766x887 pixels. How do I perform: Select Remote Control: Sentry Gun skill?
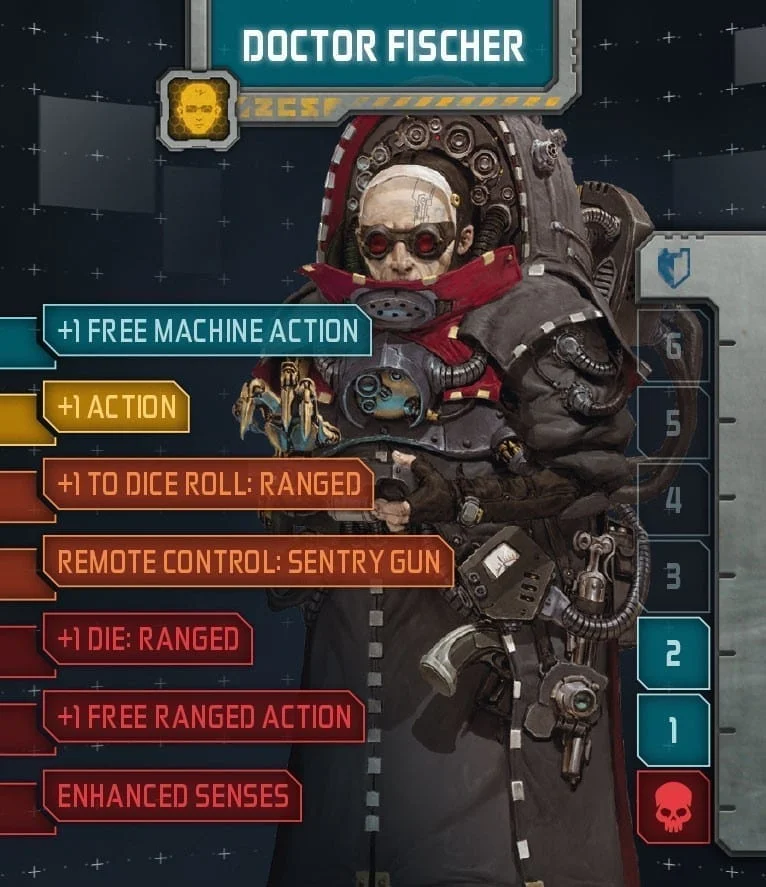click(x=248, y=561)
